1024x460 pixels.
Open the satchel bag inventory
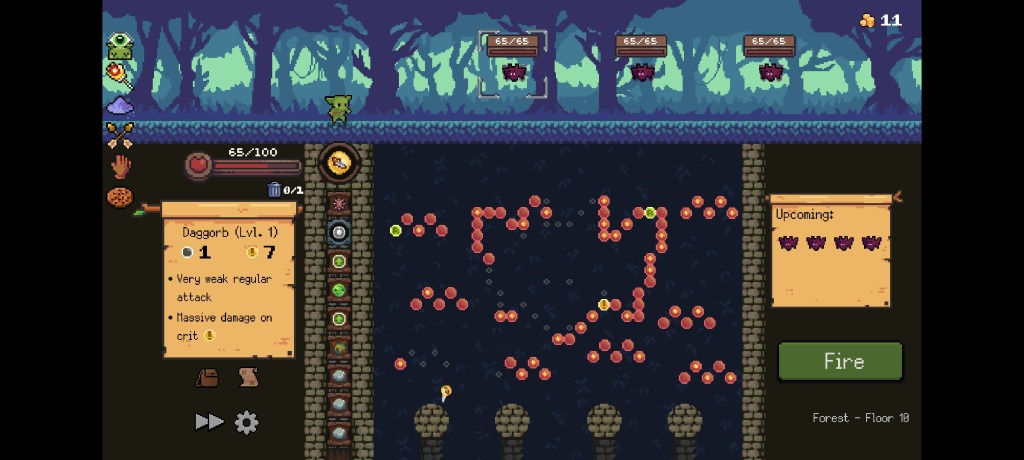coord(208,377)
